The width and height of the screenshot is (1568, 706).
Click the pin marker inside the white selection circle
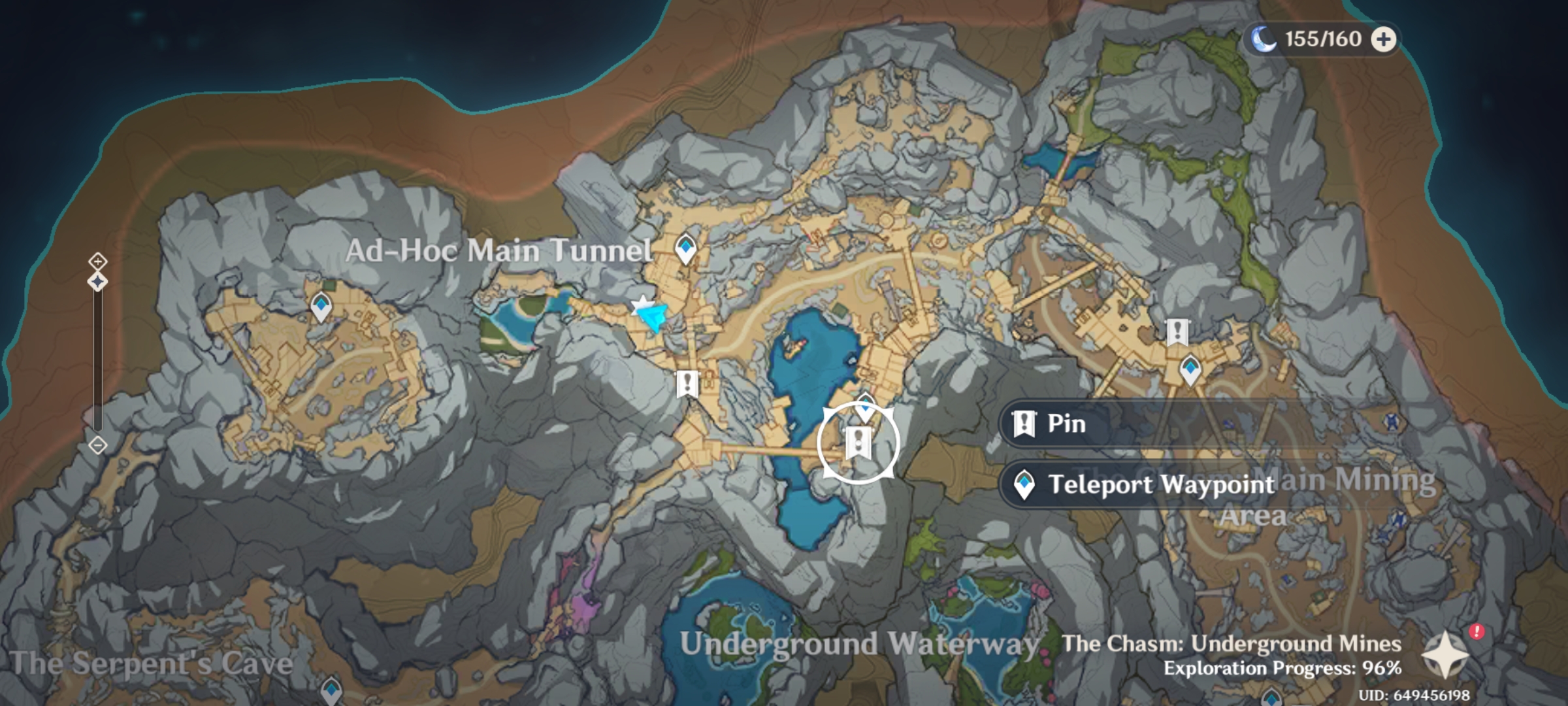858,443
